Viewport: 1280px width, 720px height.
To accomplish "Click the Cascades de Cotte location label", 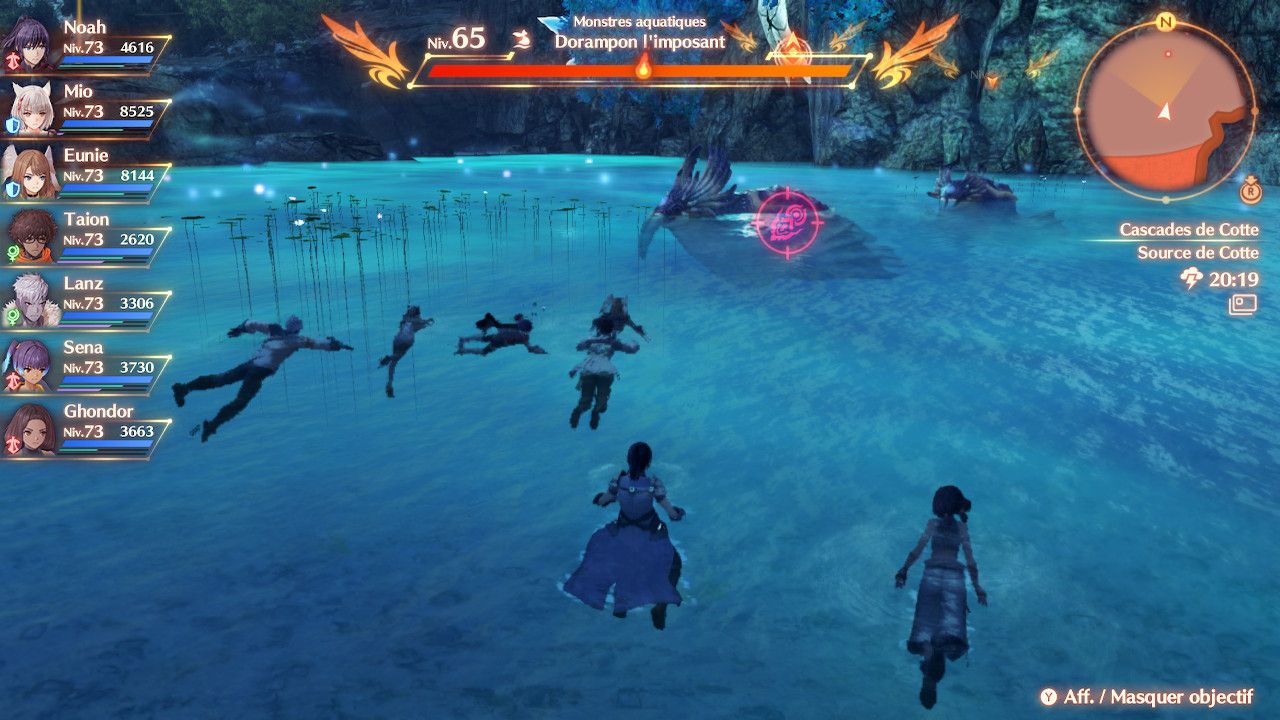I will tap(1188, 230).
